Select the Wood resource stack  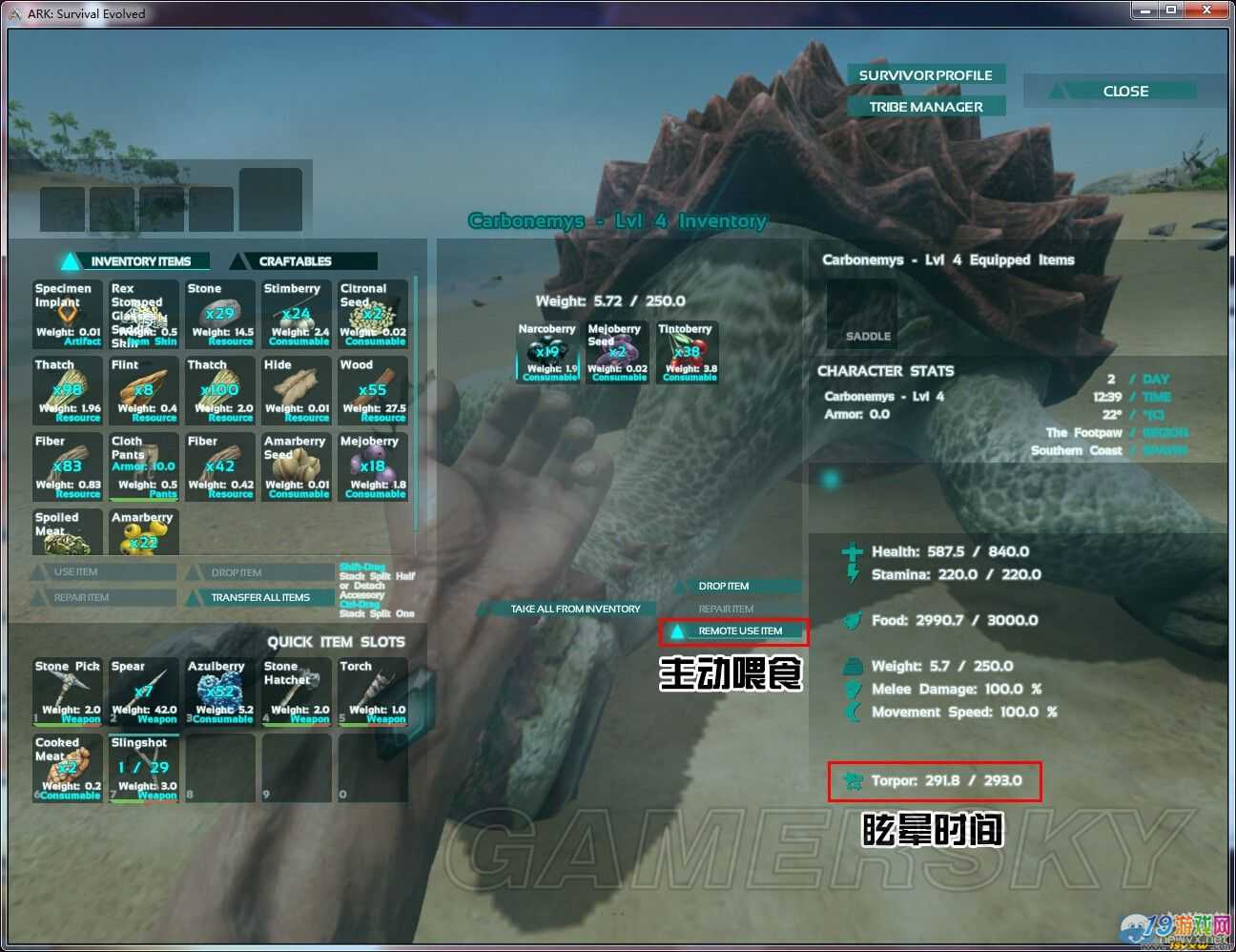373,390
